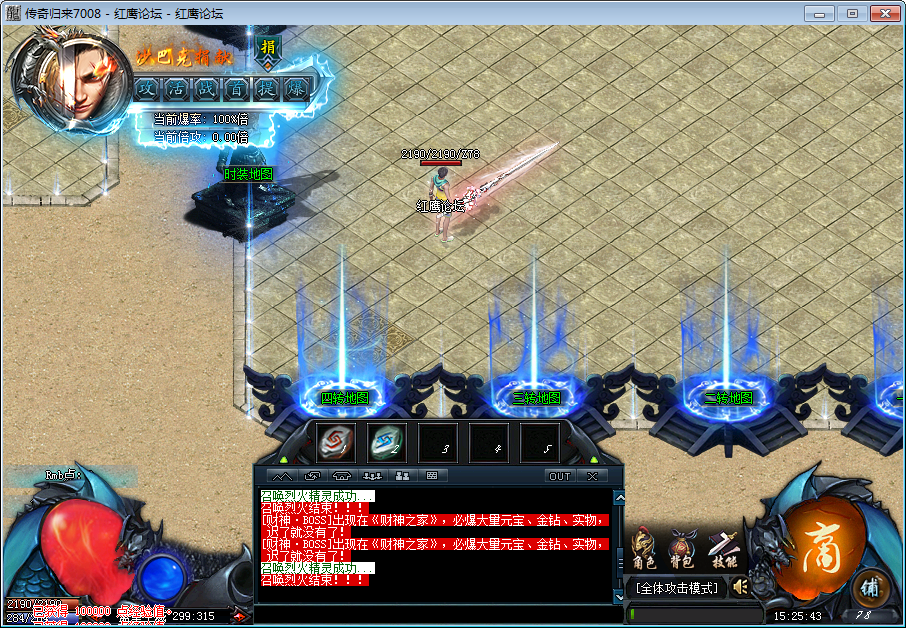Open the 铺 shop button

click(x=870, y=586)
